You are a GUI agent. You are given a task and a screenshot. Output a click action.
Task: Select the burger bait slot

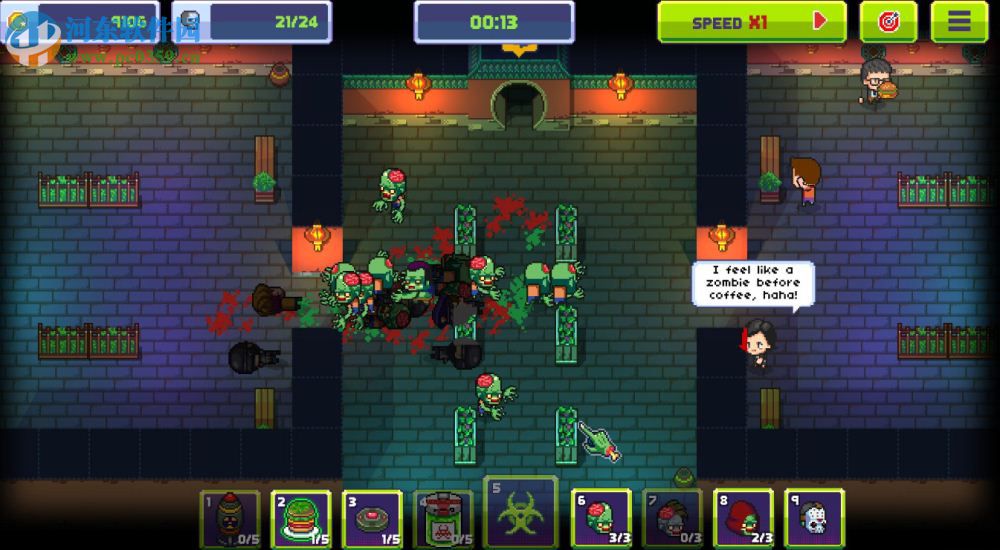point(301,518)
